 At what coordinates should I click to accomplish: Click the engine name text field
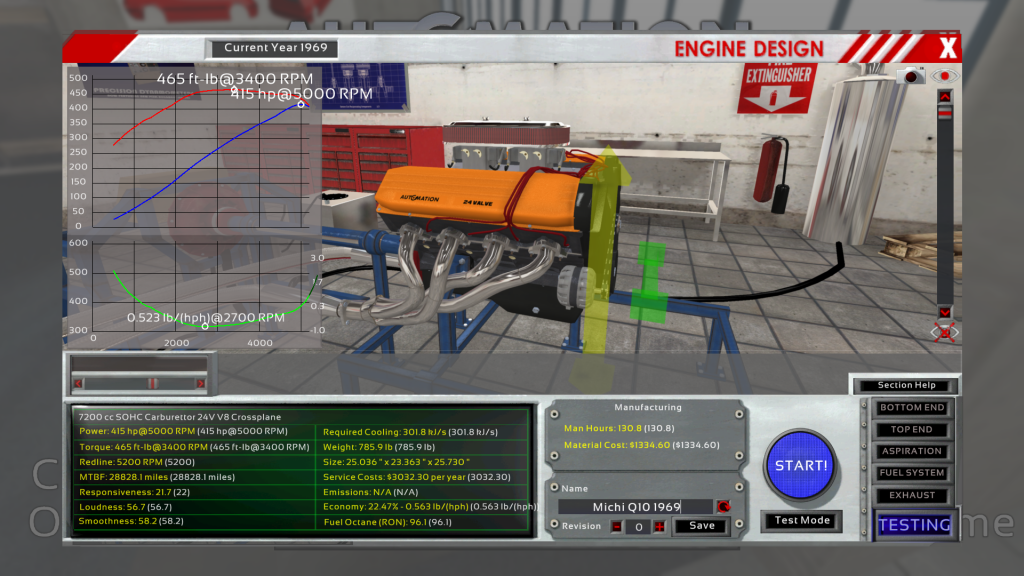636,507
